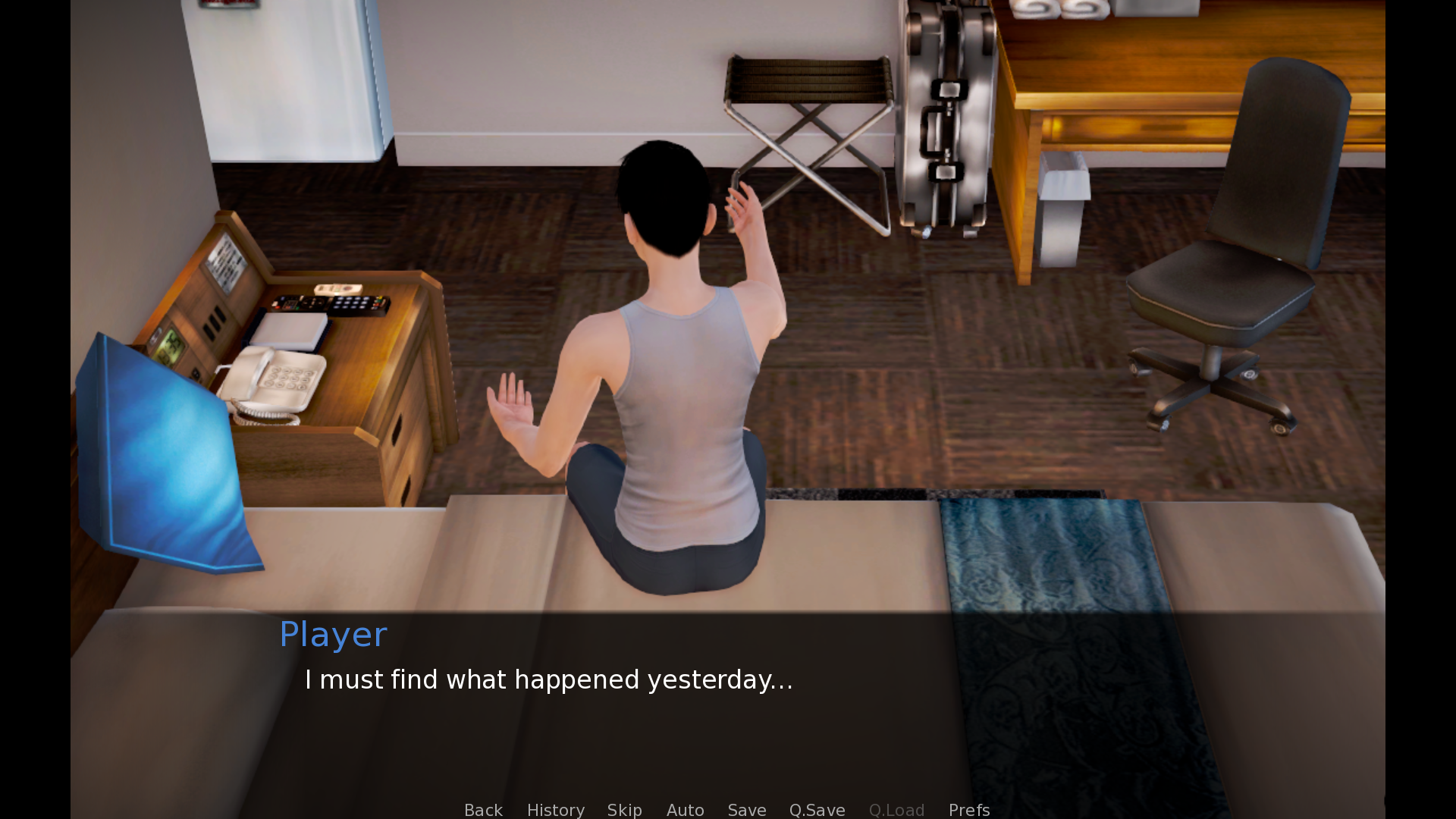Activate Skip mode

point(624,810)
